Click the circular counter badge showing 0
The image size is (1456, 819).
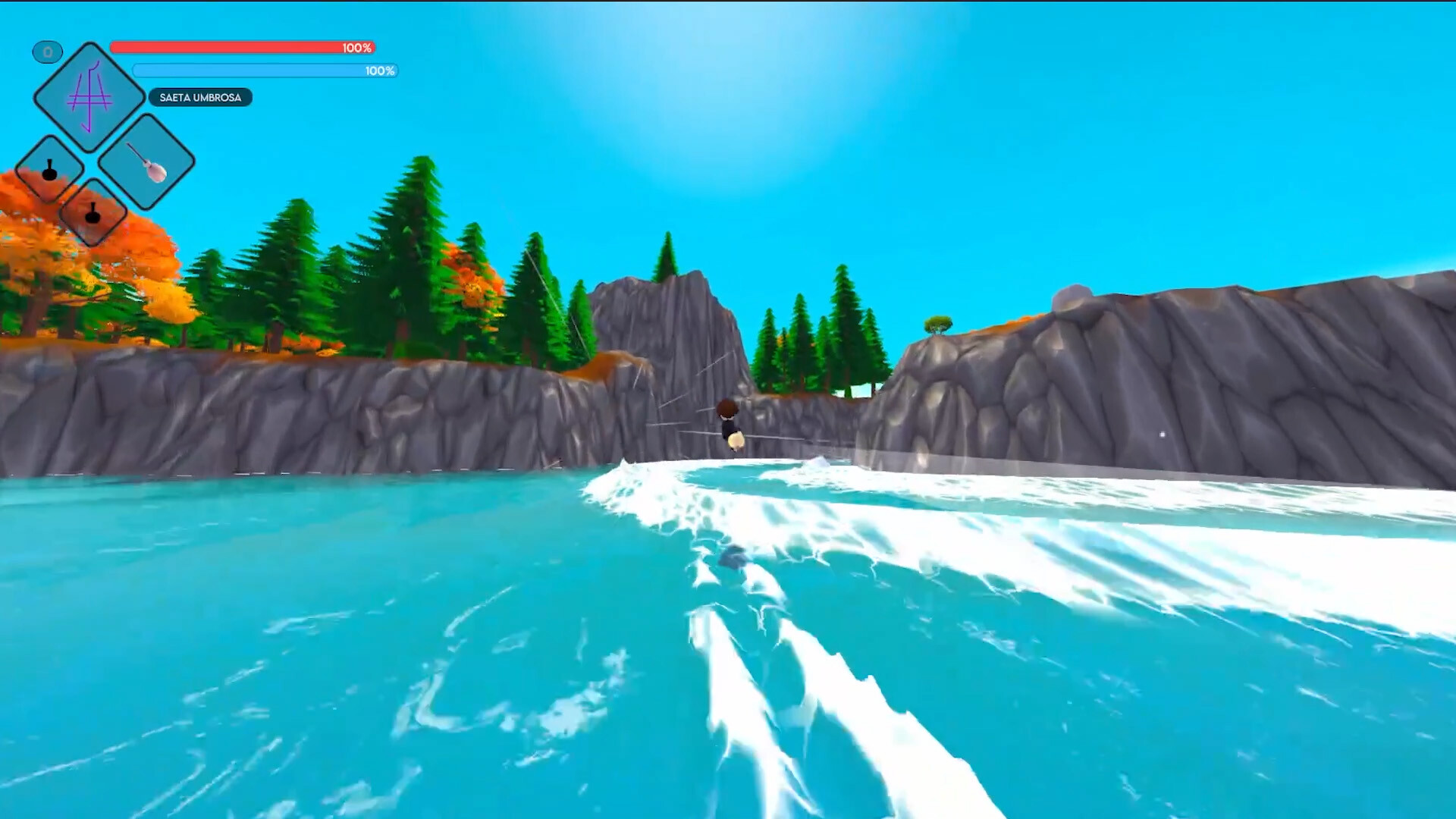(x=47, y=52)
